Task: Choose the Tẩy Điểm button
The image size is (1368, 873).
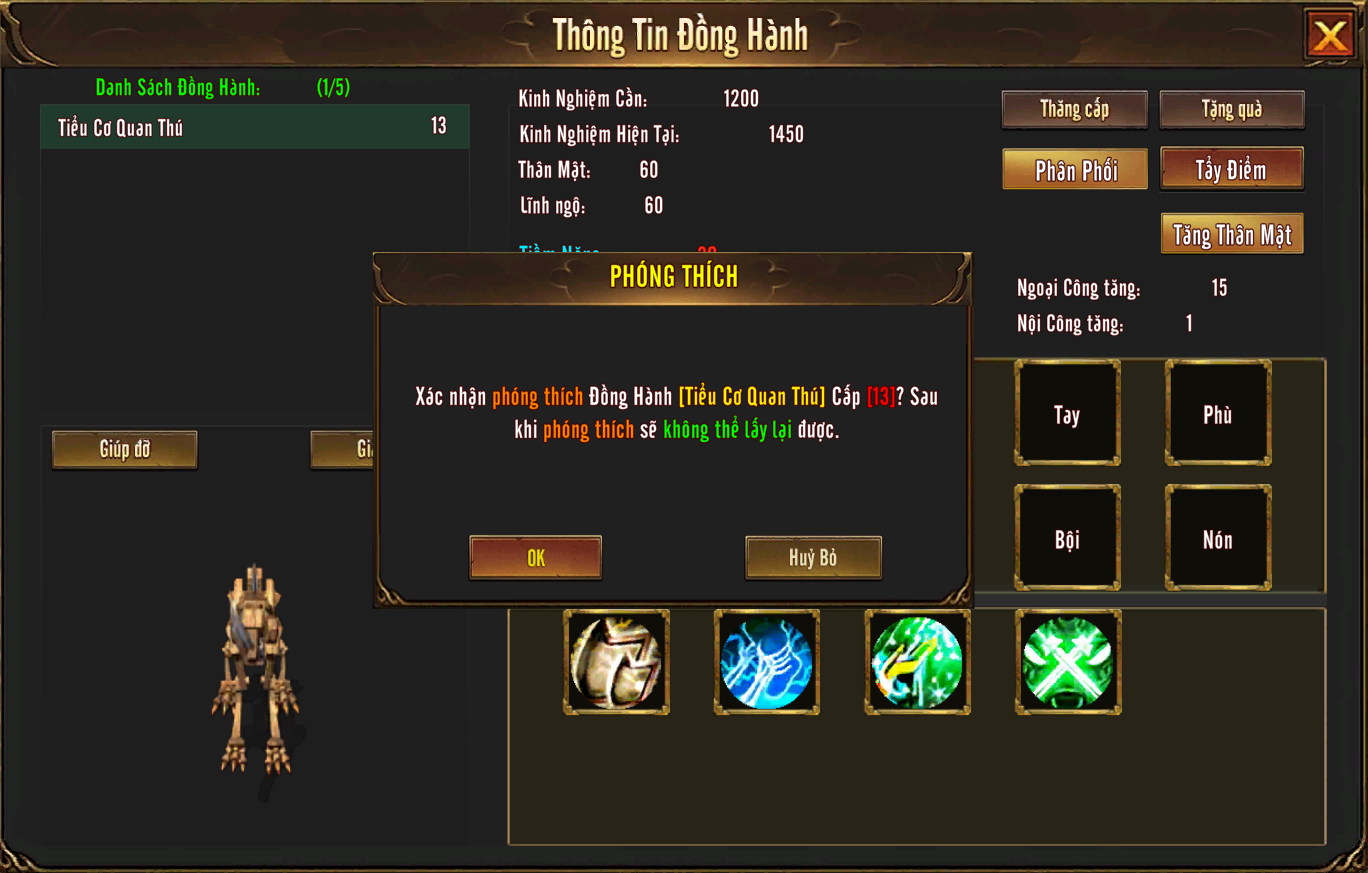Action: [x=1231, y=170]
